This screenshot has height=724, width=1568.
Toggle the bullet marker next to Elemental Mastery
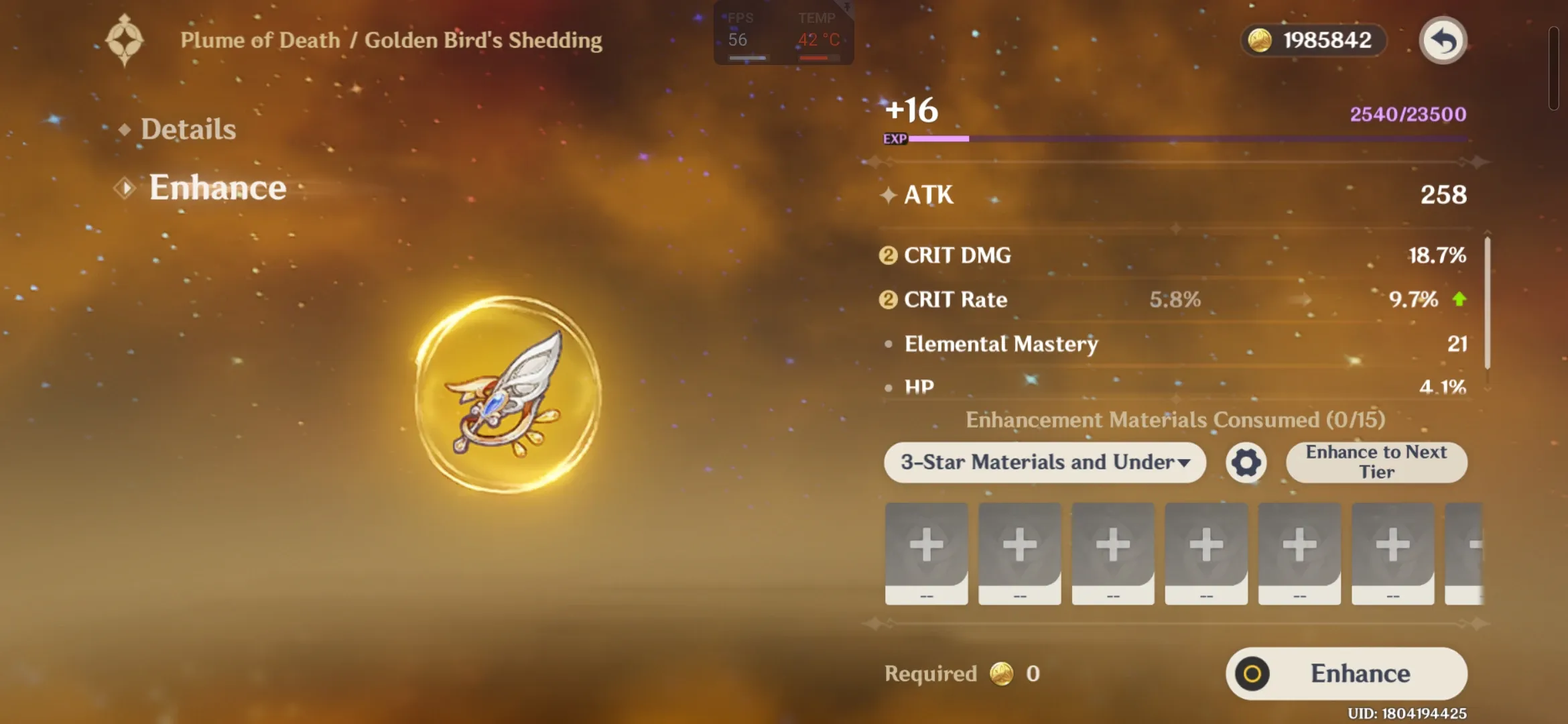pyautogui.click(x=887, y=344)
